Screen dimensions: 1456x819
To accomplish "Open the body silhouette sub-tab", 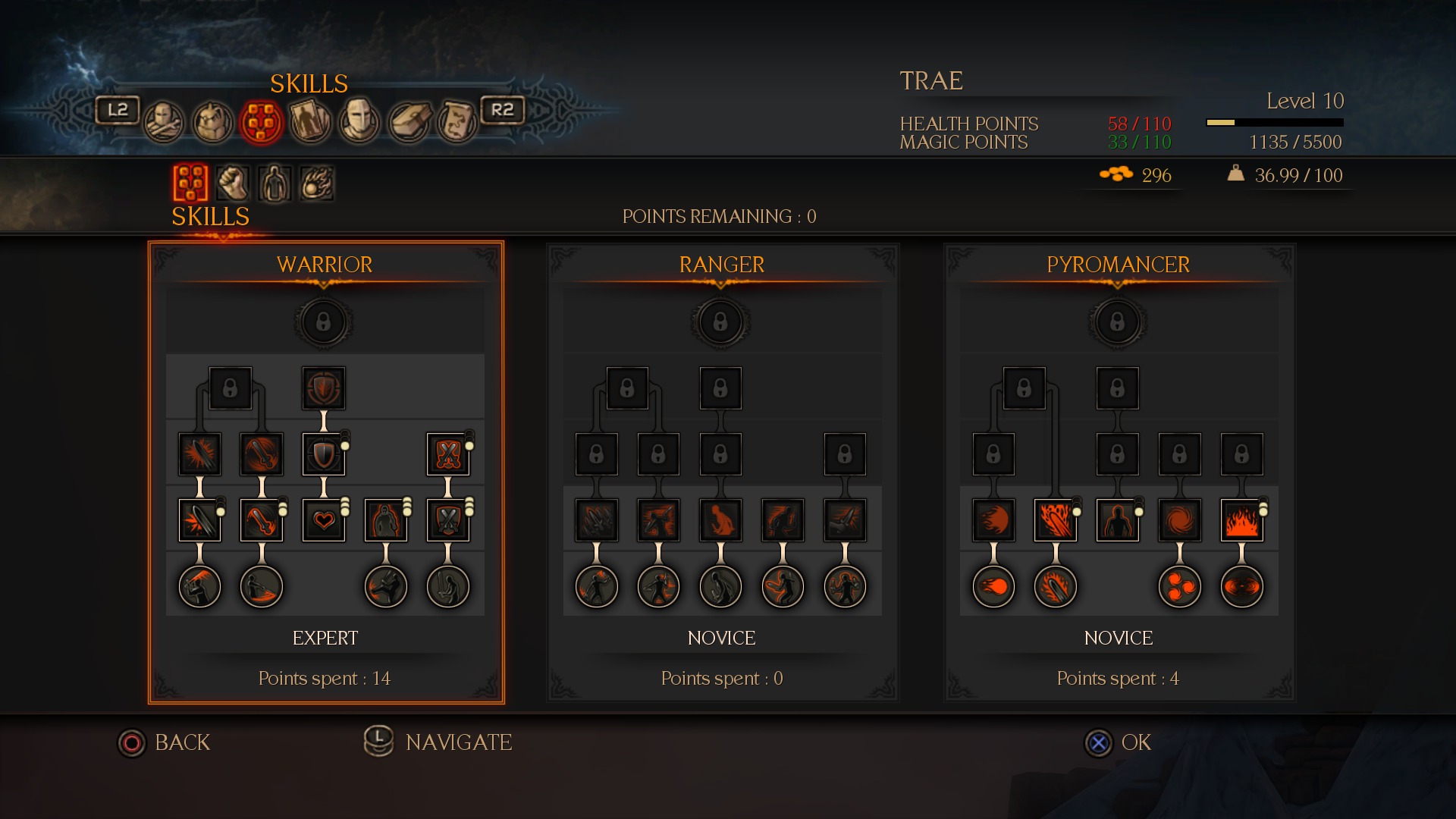I will click(275, 183).
